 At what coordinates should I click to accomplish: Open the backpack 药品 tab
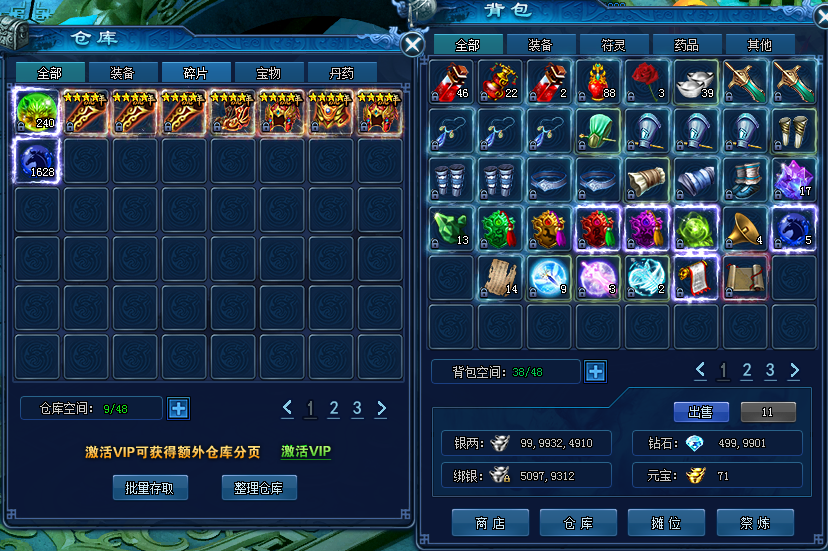tap(686, 45)
